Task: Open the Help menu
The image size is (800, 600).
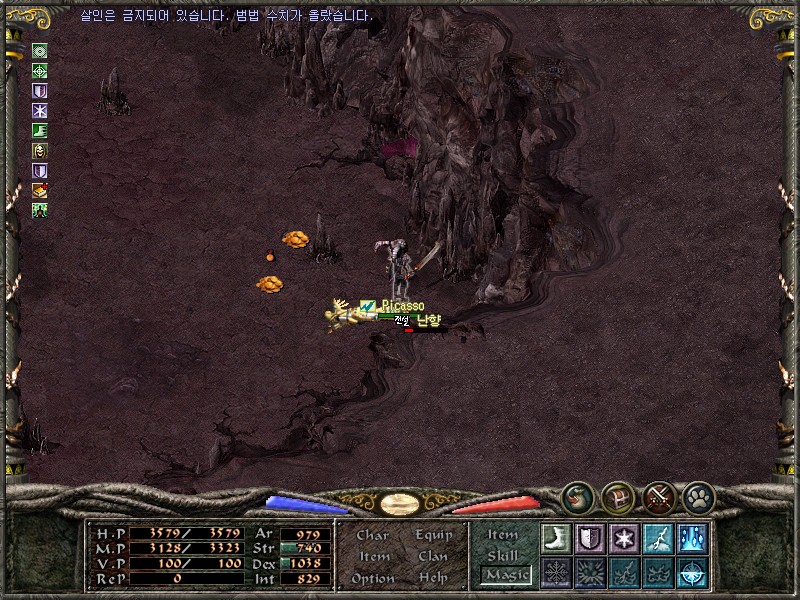Action: click(433, 578)
